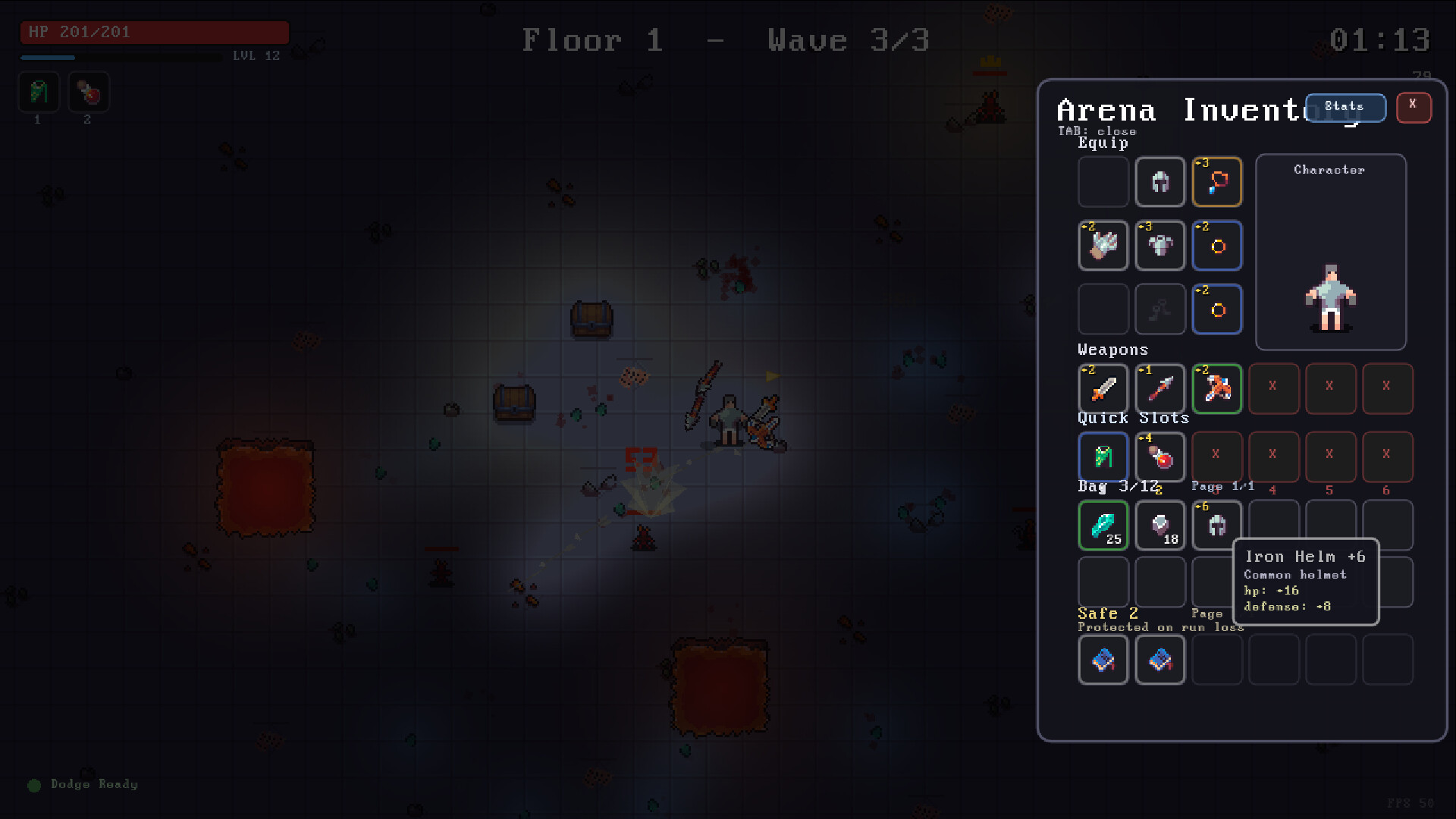
Task: Select the +2 sword in Weapons
Action: [1103, 389]
